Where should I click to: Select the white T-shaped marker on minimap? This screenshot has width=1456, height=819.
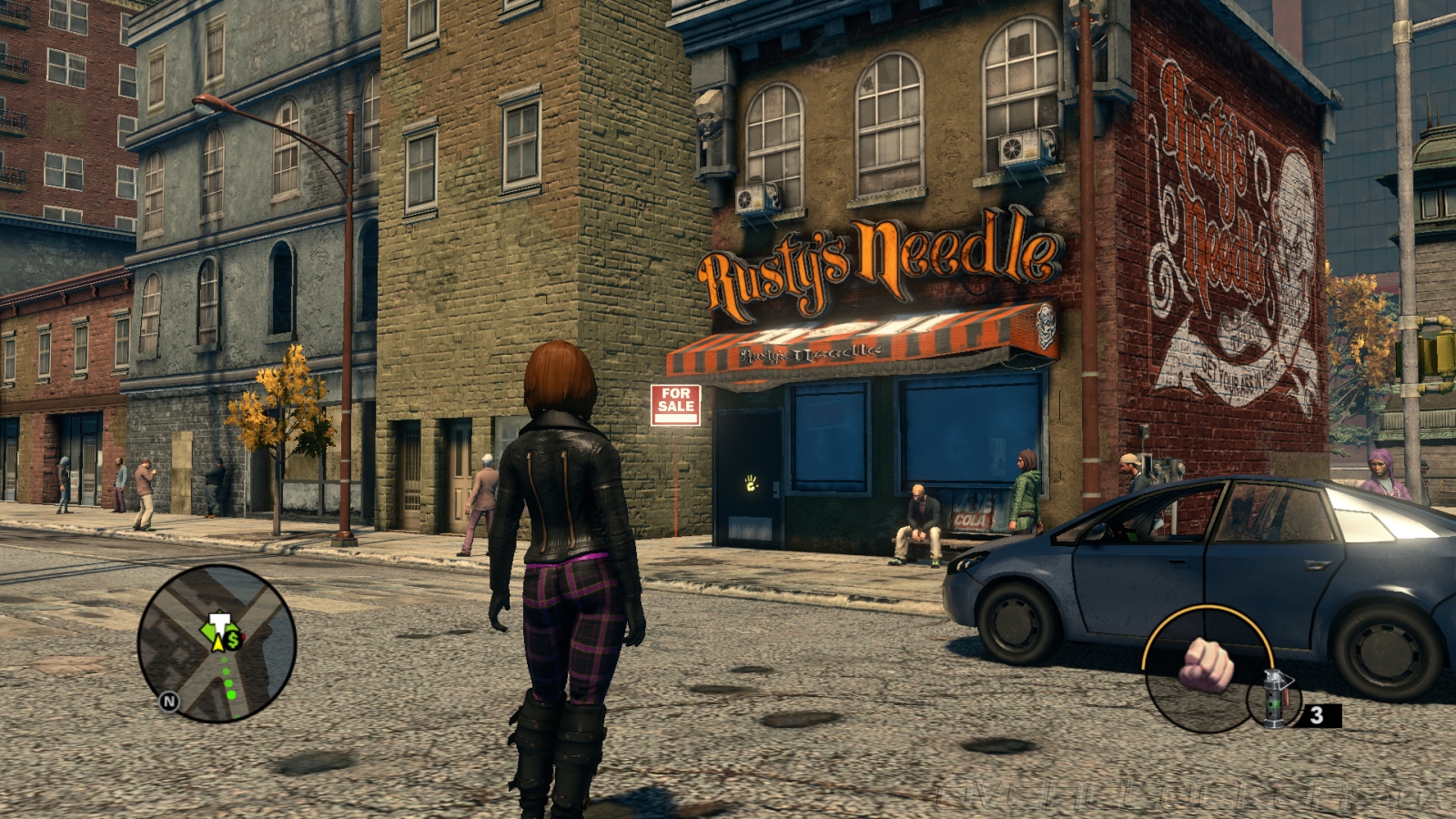[x=217, y=623]
